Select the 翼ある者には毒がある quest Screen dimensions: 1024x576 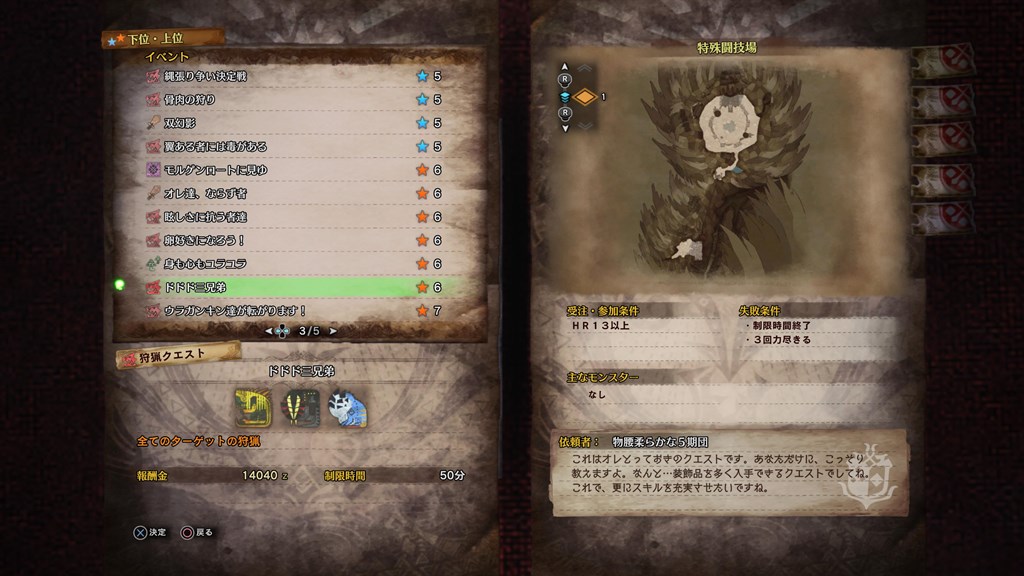[290, 147]
